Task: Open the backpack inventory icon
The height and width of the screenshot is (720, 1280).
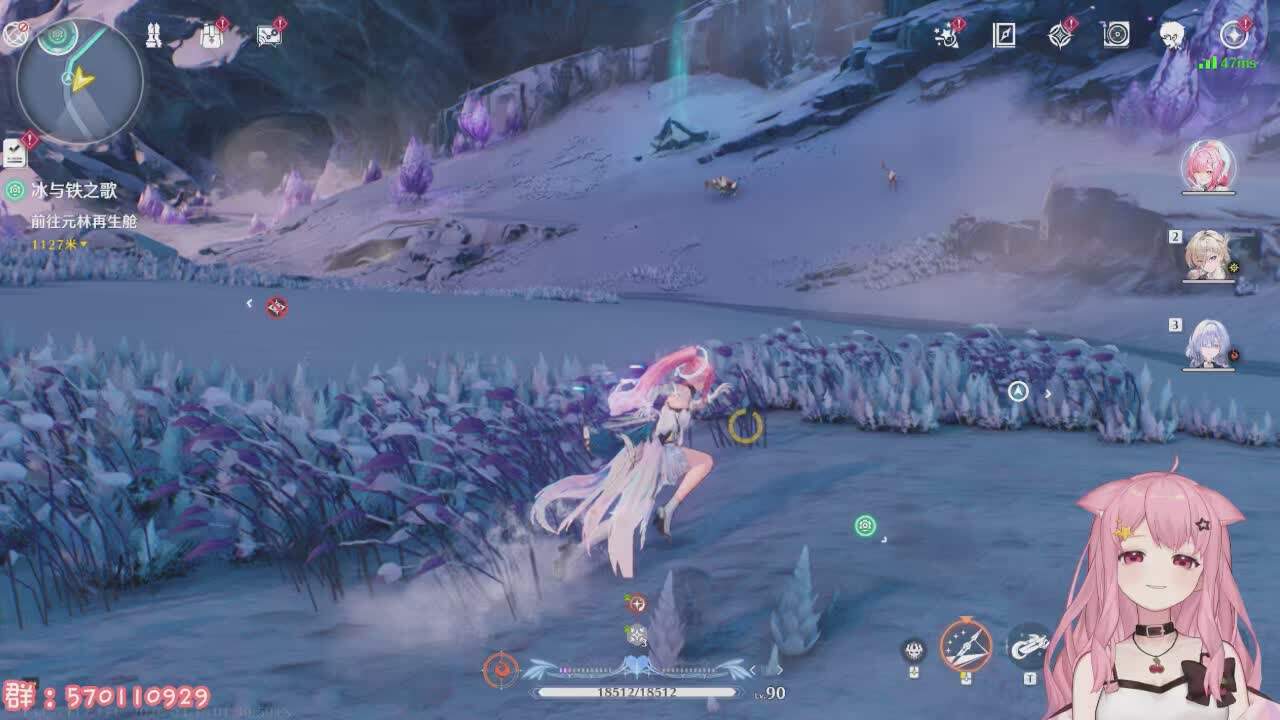Action: coord(211,36)
